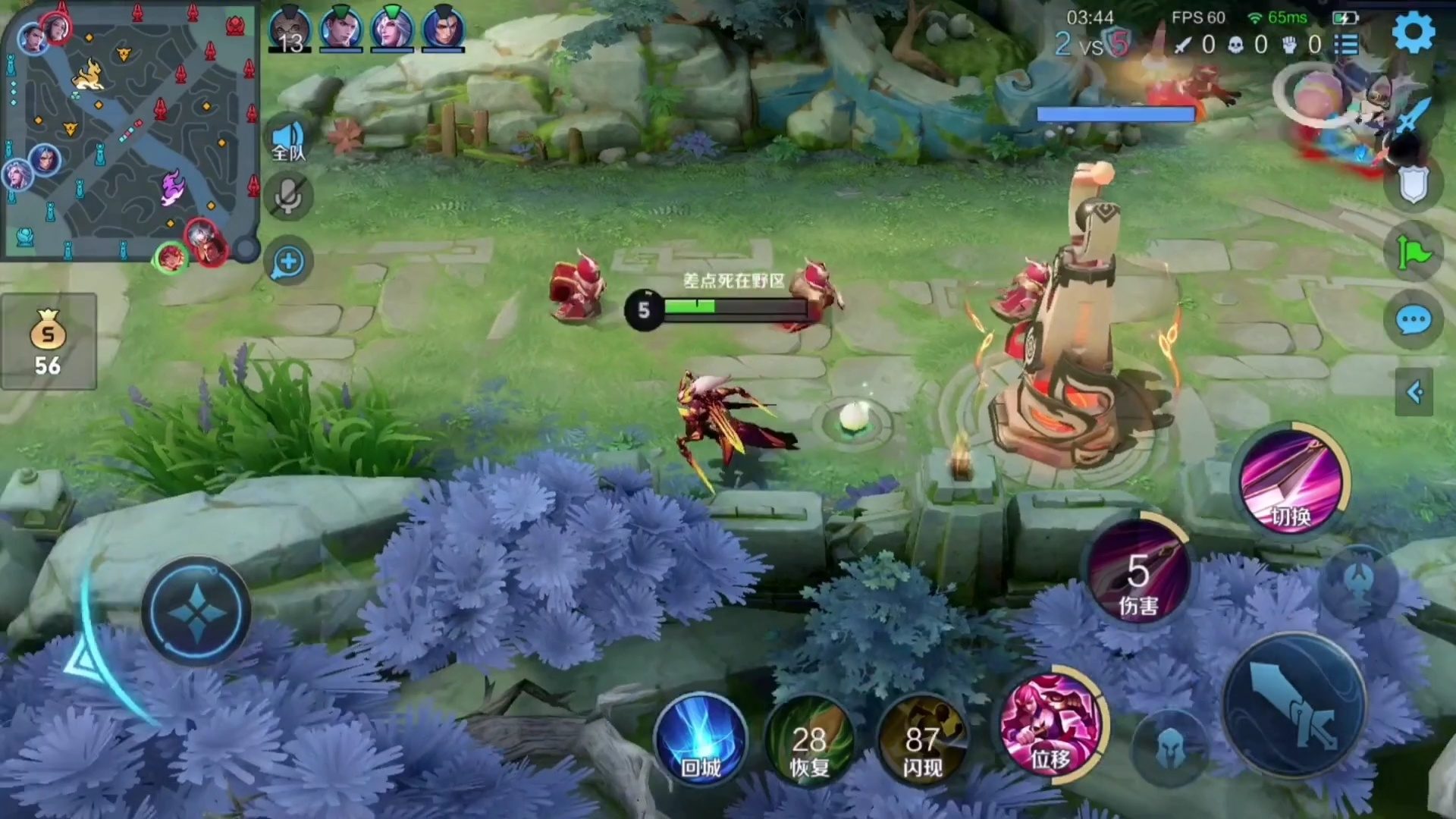Send the green flag signal
1456x819 pixels.
[1414, 253]
